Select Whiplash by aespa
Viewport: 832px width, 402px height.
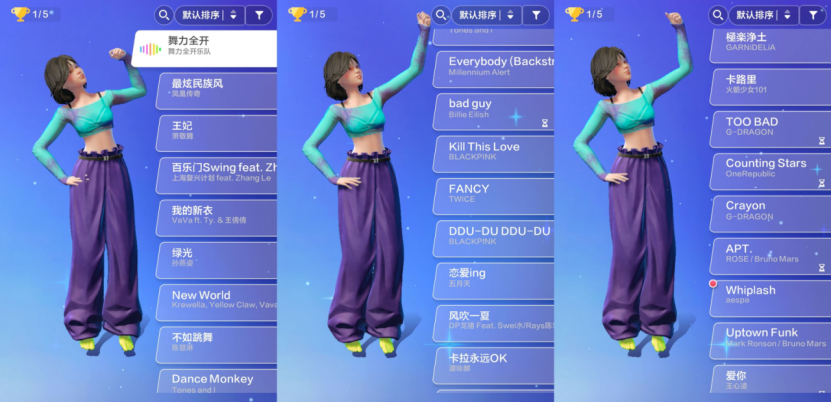point(770,296)
